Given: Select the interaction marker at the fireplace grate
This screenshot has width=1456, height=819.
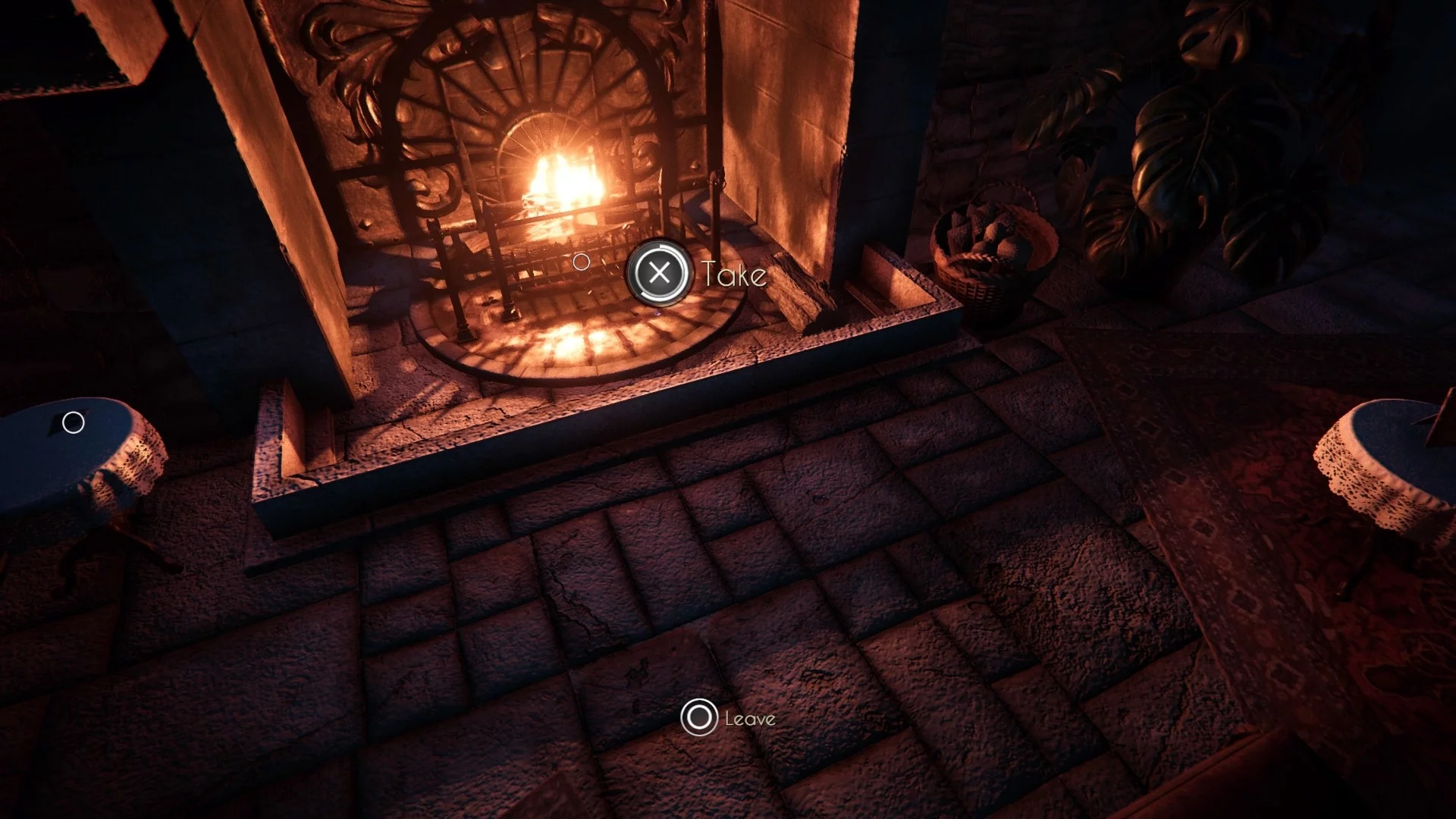Looking at the screenshot, I should [x=582, y=262].
